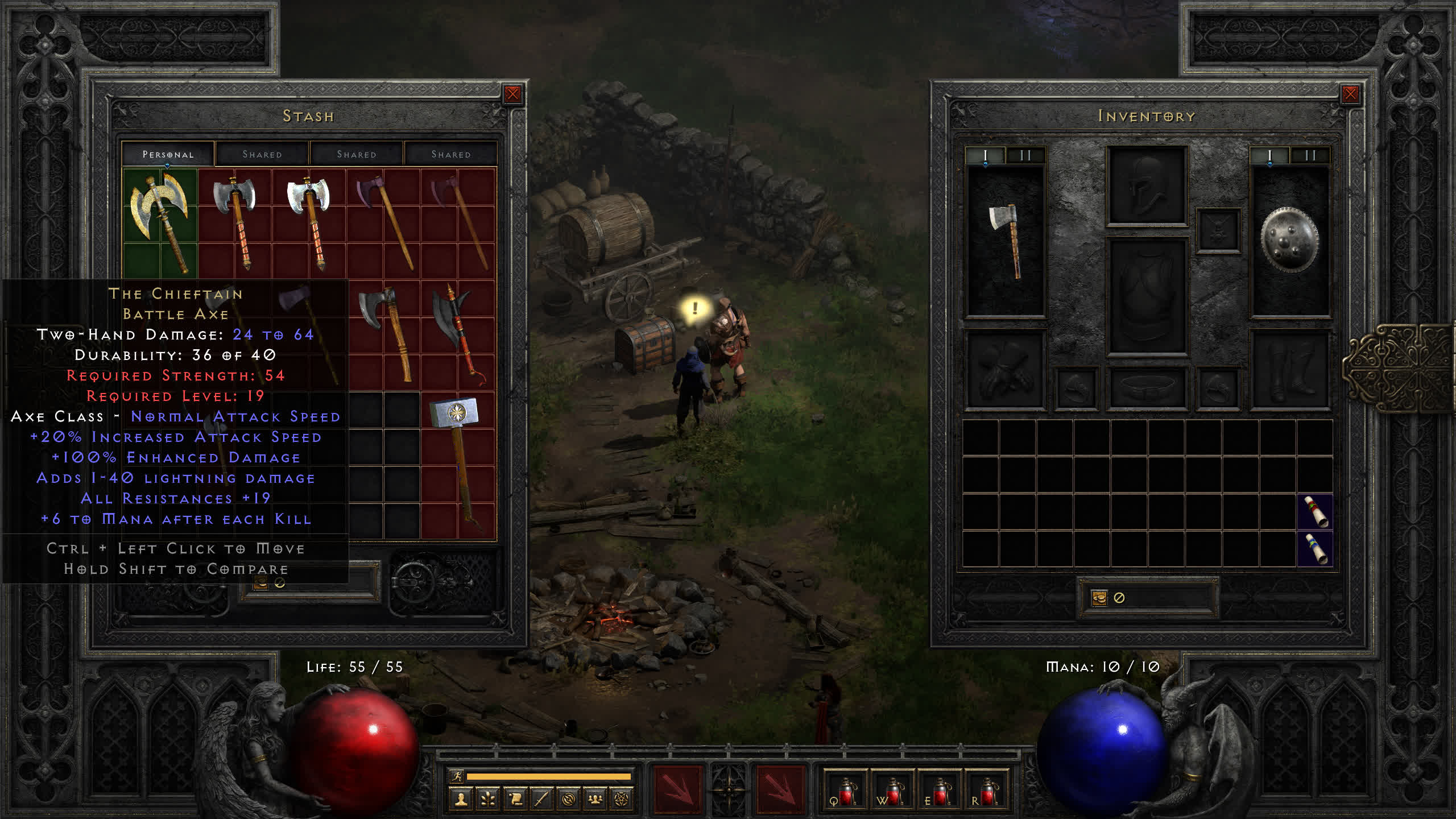Open the sword icon in mini panel
Viewport: 1456px width, 819px height.
[x=541, y=800]
